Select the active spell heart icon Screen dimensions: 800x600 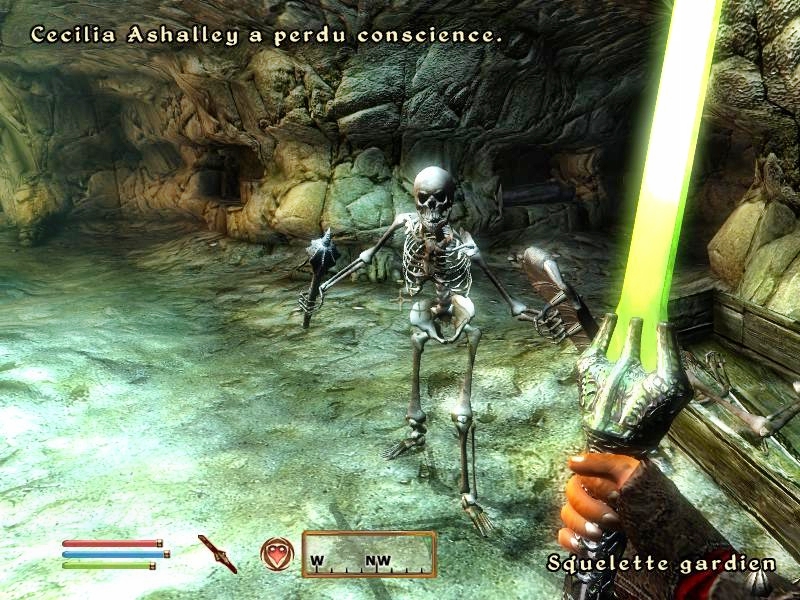[275, 553]
